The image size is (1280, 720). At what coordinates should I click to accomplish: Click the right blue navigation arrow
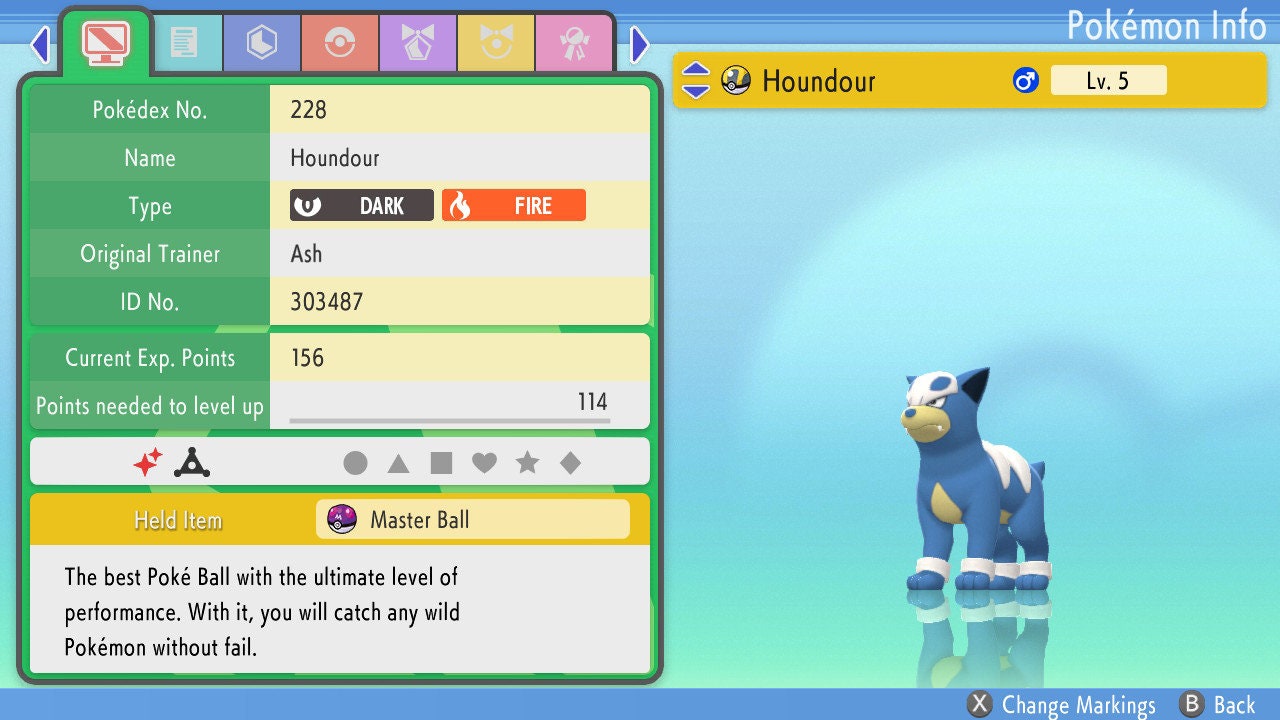(637, 45)
